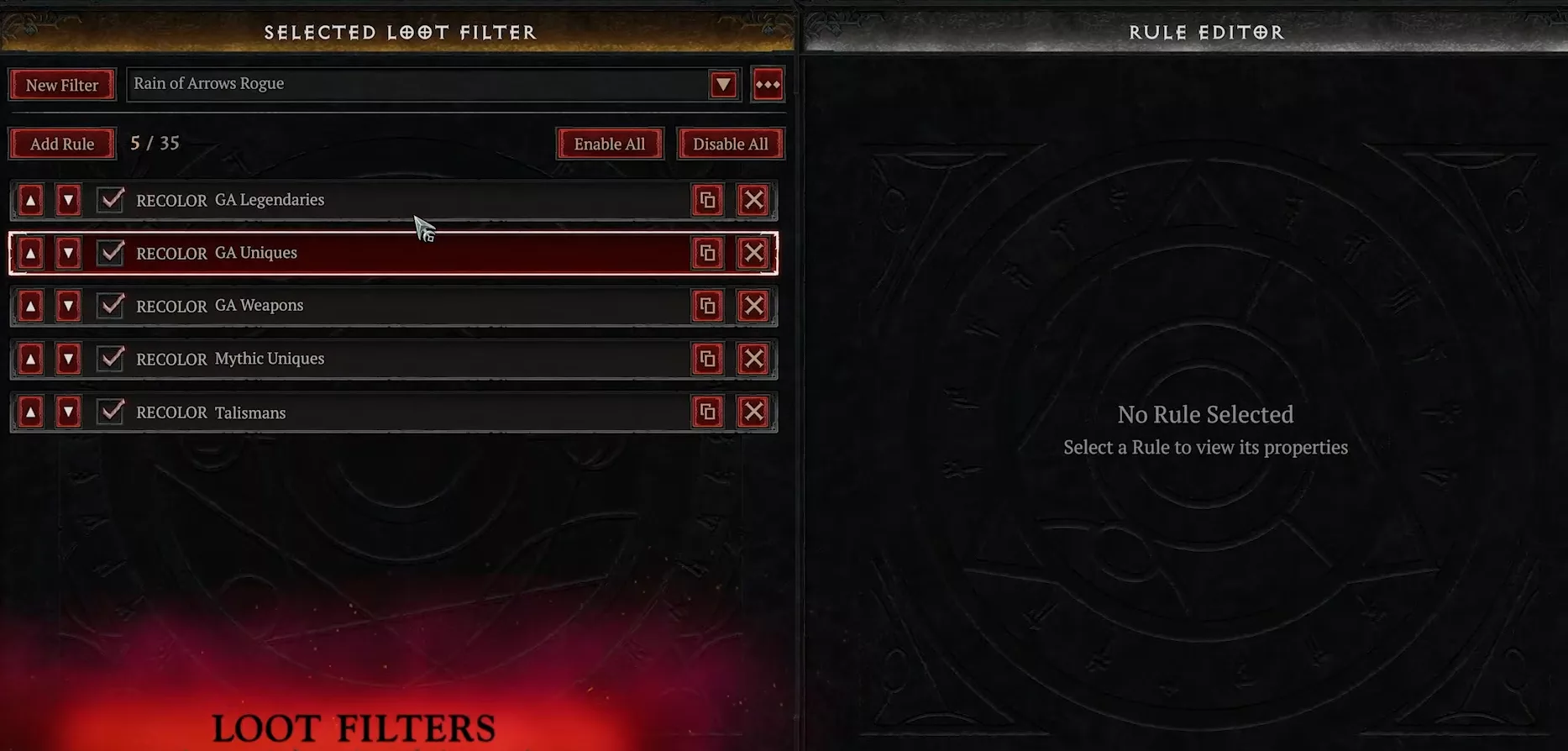Move the Talismans rule up
The width and height of the screenshot is (1568, 751).
(x=30, y=412)
